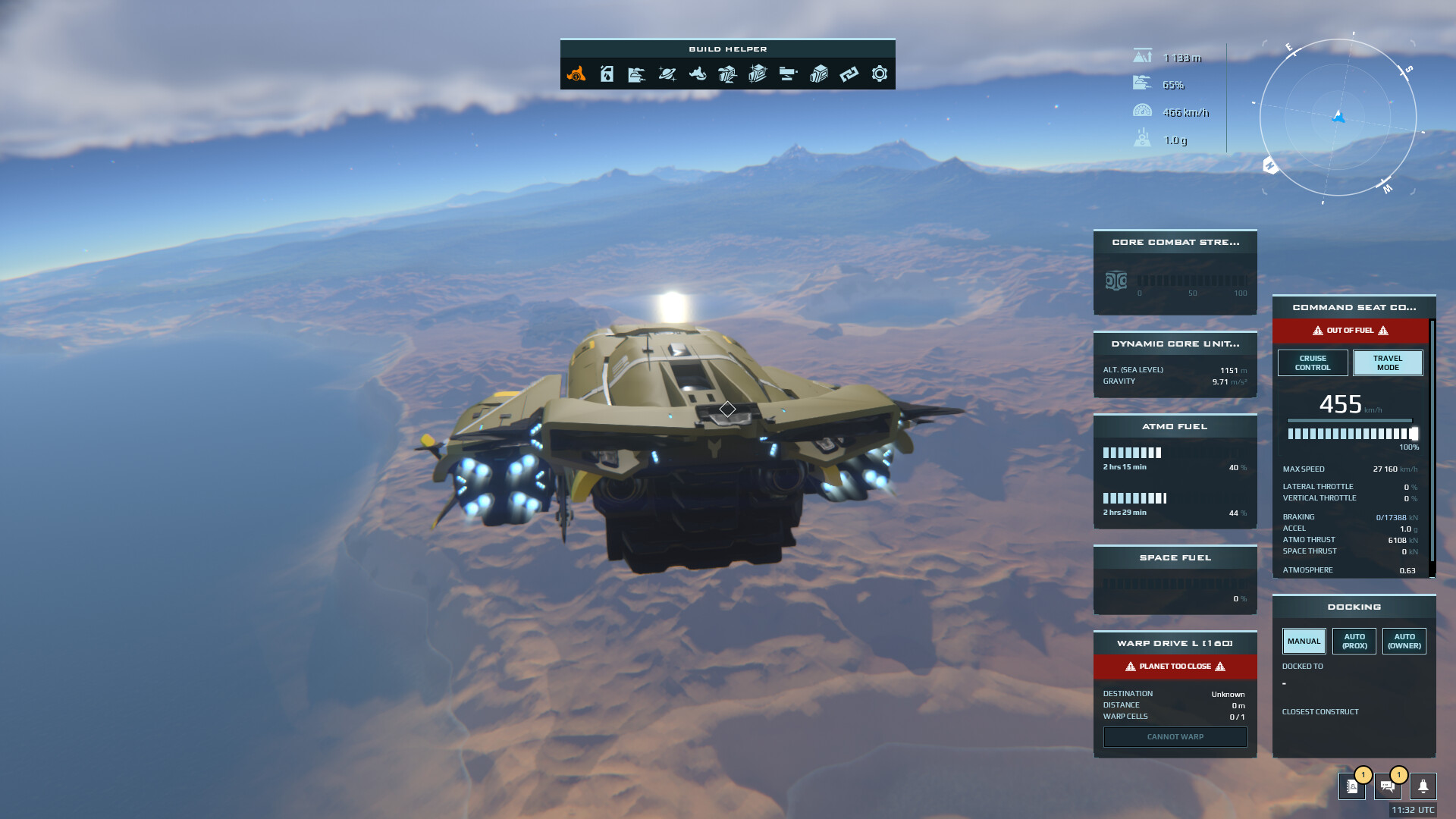This screenshot has height=819, width=1456.
Task: Open Build Helper settings via the gear icon
Action: coord(880,74)
